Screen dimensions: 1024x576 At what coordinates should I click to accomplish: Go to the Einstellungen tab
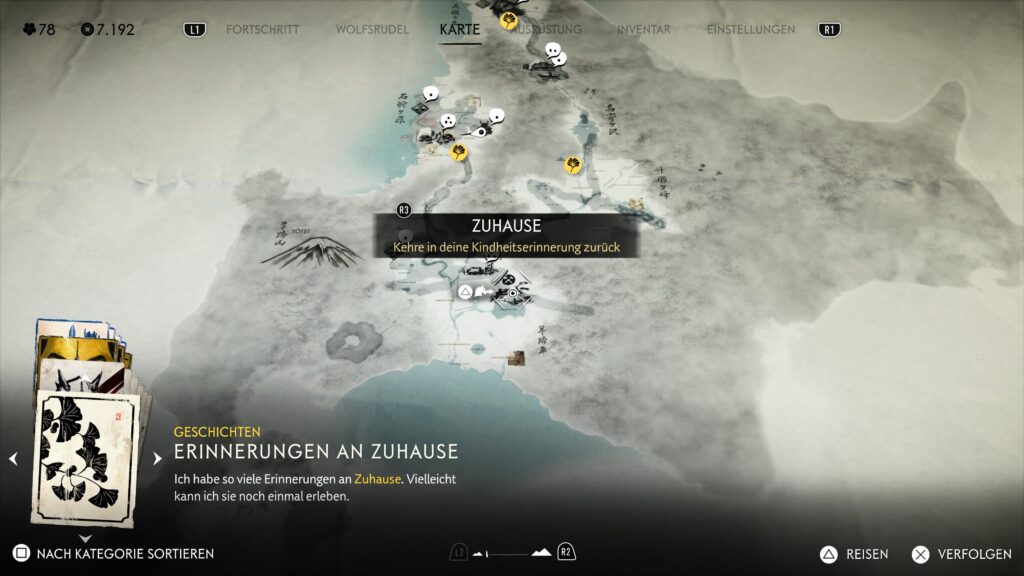tap(751, 30)
